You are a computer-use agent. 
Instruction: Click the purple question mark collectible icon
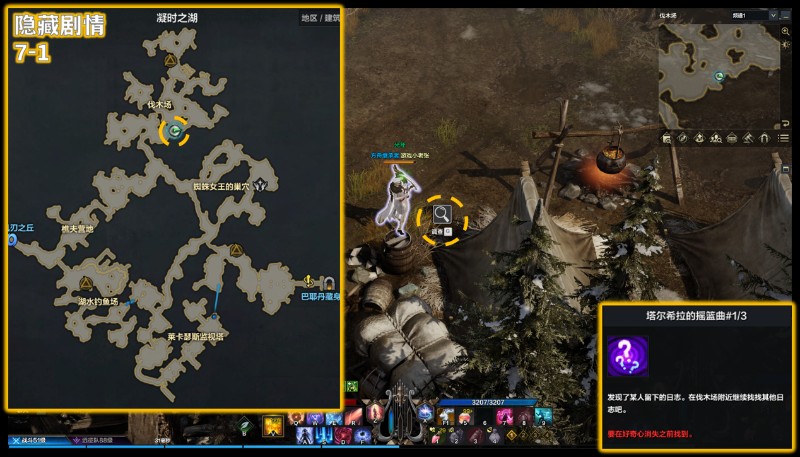point(627,356)
